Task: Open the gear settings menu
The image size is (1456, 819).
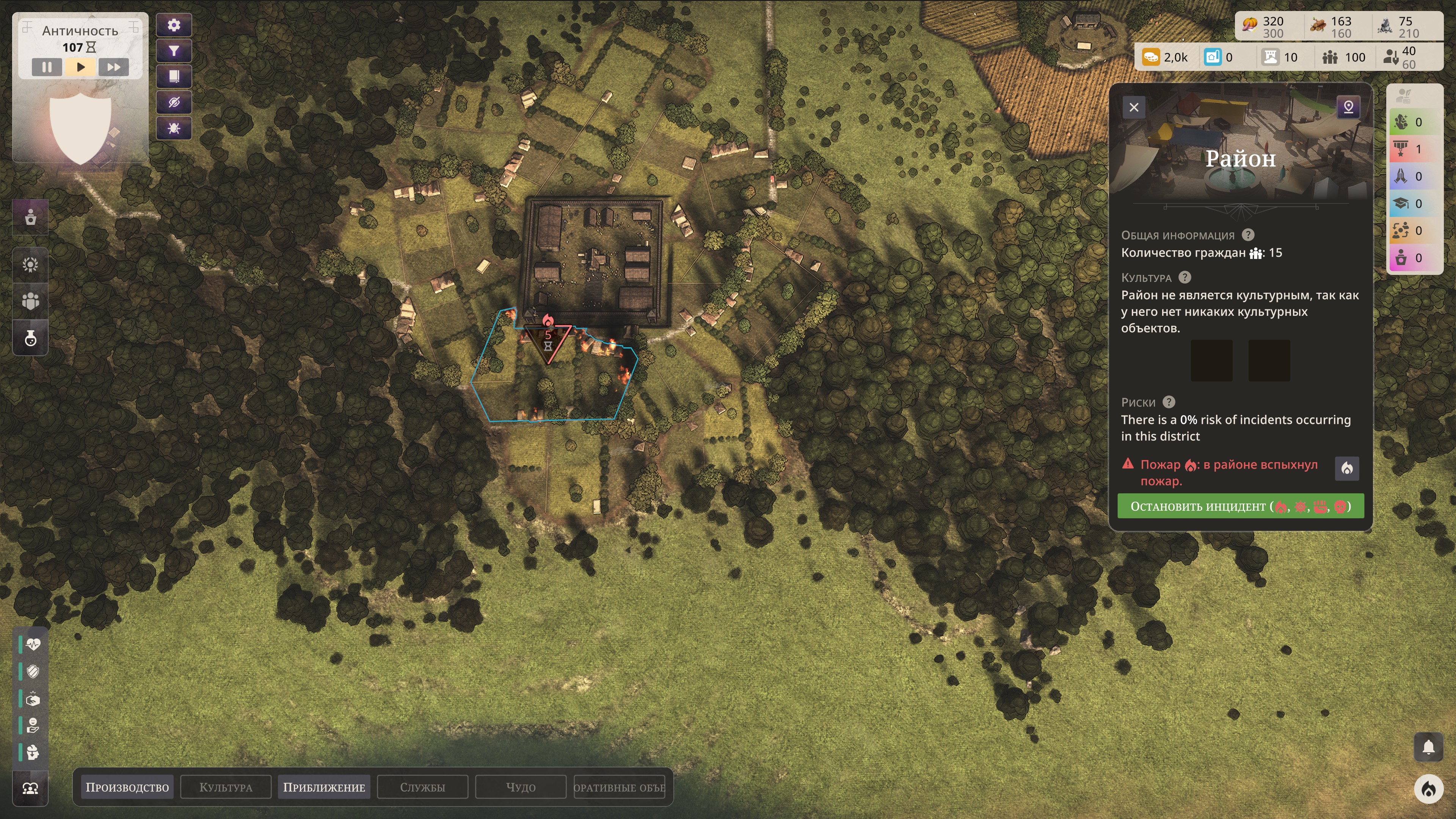Action: [174, 25]
